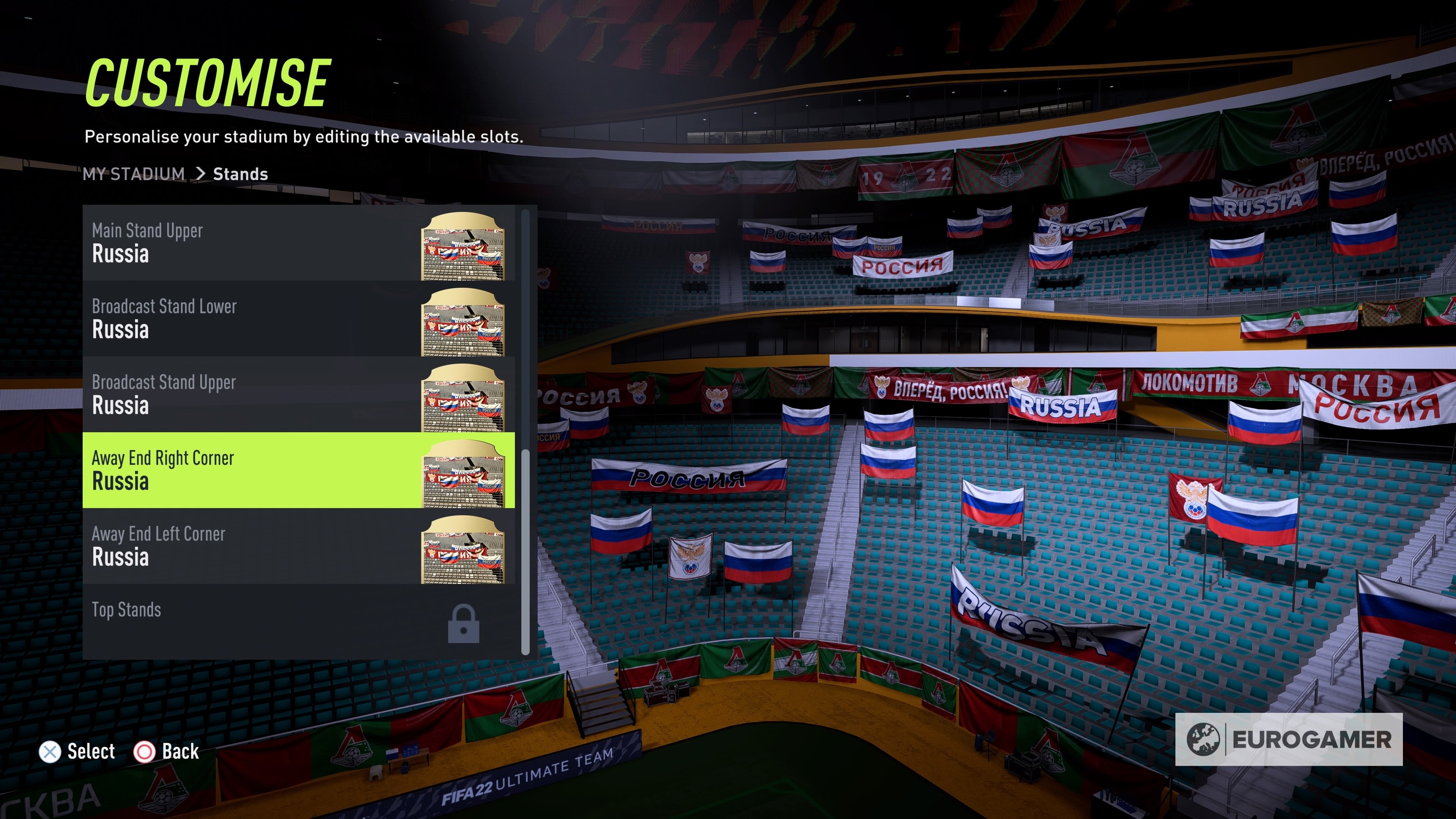
Task: Select the highlighted Away End Right Corner
Action: coord(298,470)
